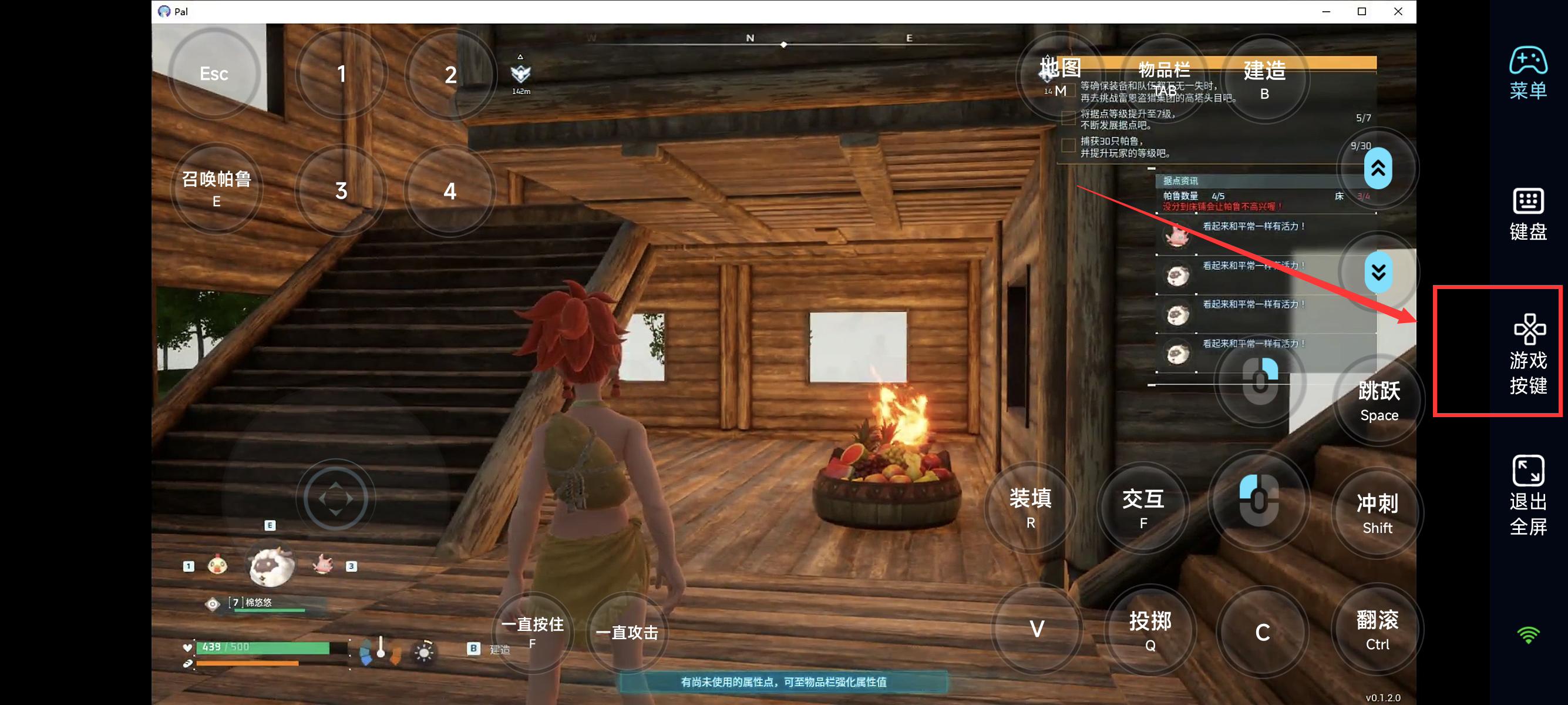
Task: Open the 键盘 keyboard option
Action: [x=1527, y=214]
